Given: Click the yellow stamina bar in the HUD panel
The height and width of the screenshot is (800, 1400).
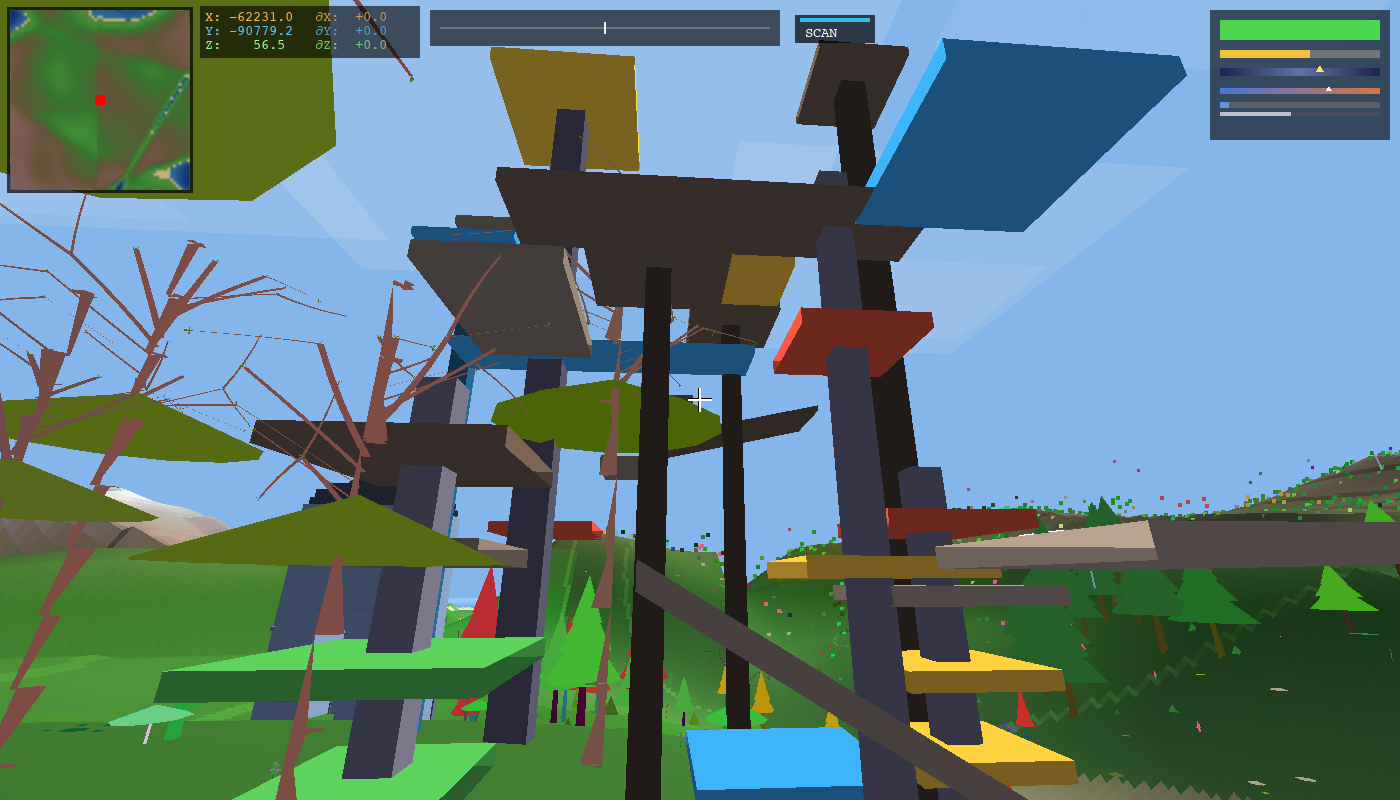Looking at the screenshot, I should click(x=1265, y=54).
